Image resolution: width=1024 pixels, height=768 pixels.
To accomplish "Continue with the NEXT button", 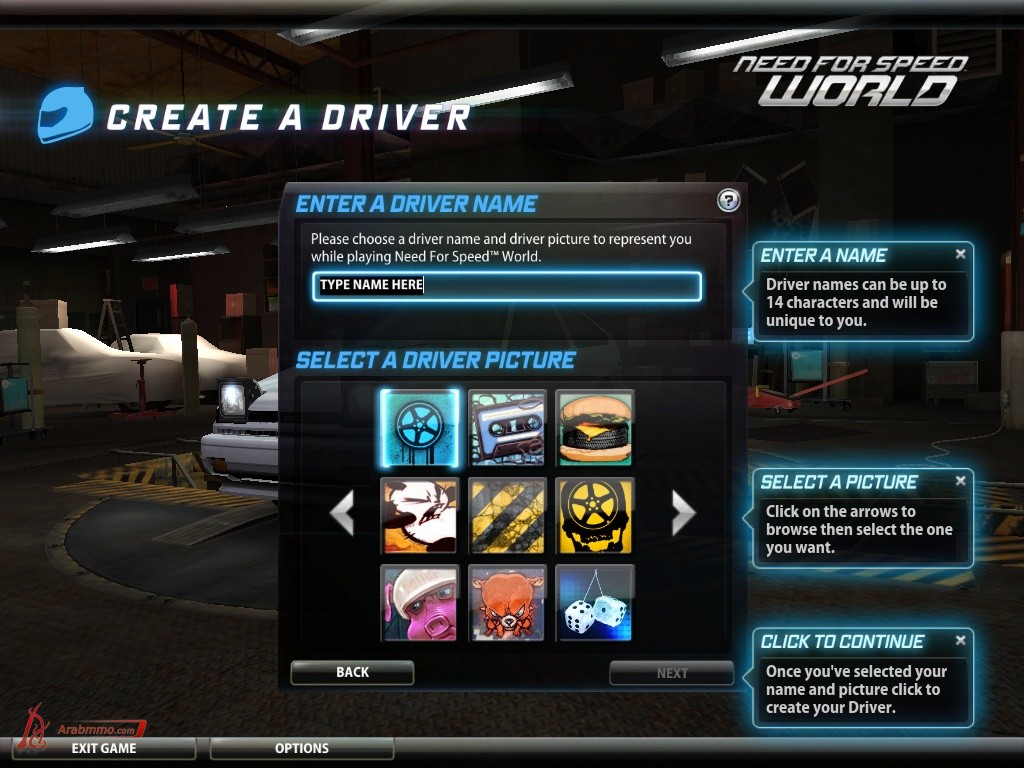I will [672, 673].
